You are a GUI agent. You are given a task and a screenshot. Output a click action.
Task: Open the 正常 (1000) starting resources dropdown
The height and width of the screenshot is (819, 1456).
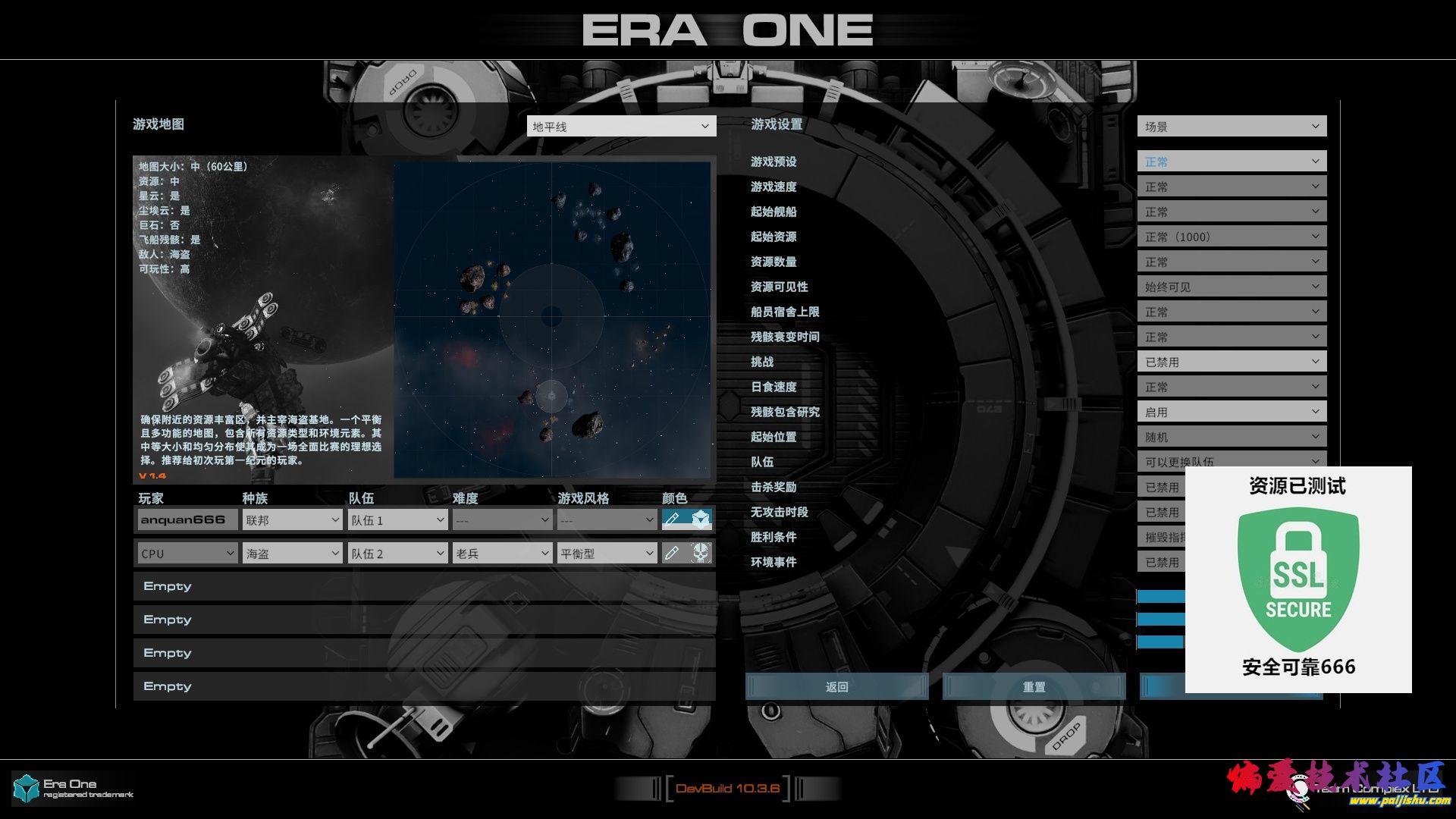(1232, 237)
